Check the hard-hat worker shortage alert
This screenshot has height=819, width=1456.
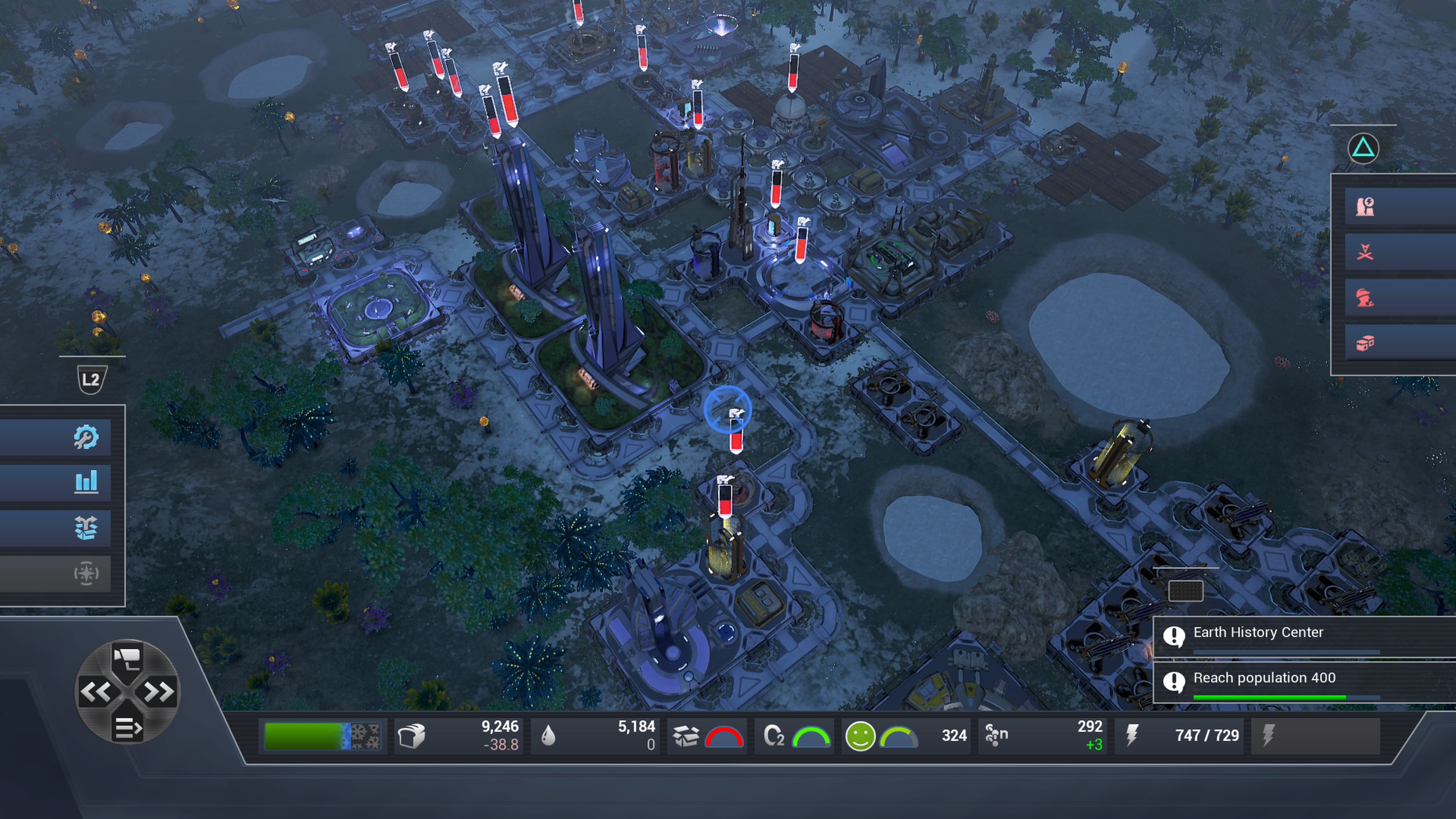pos(1365,297)
